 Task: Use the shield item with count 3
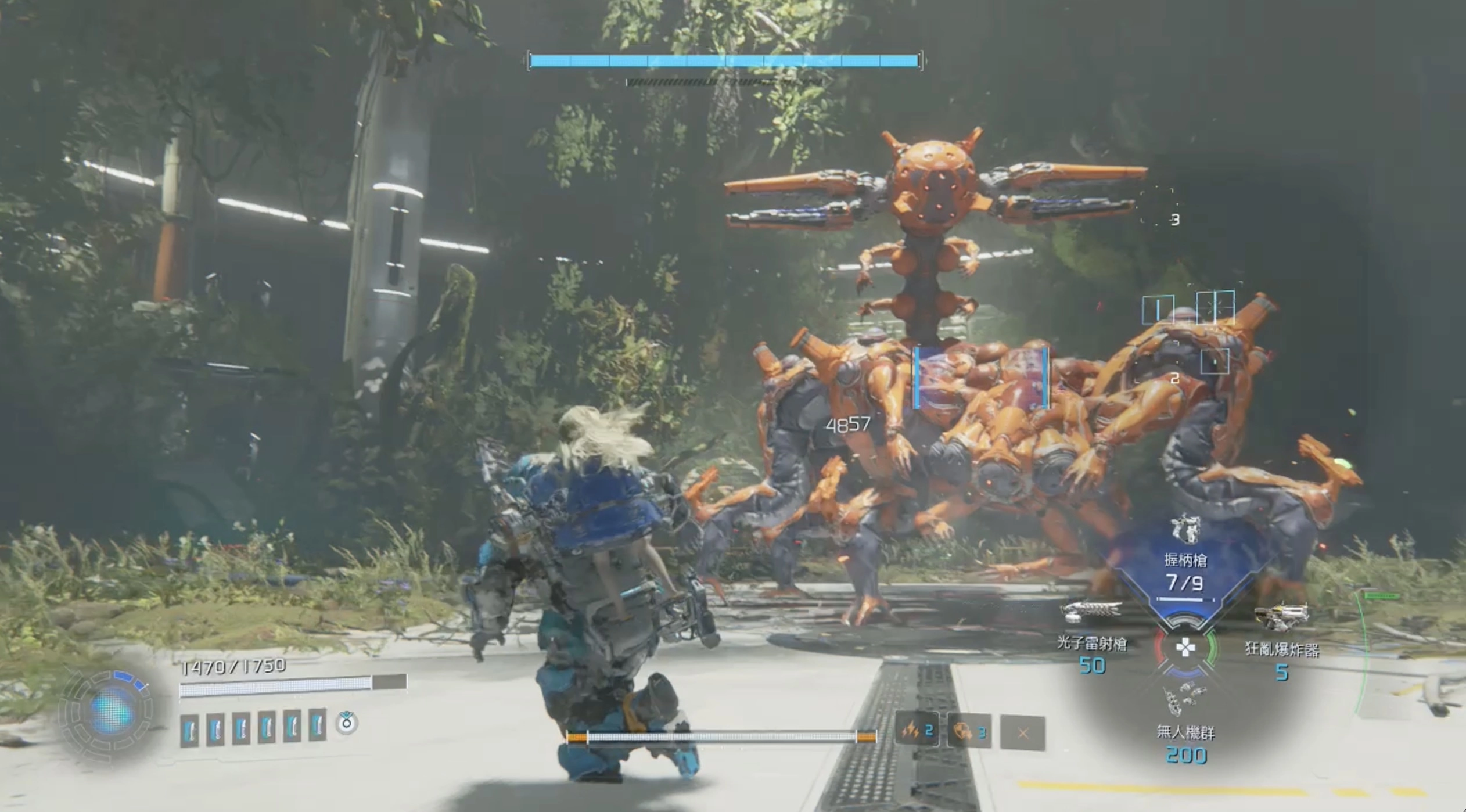969,731
